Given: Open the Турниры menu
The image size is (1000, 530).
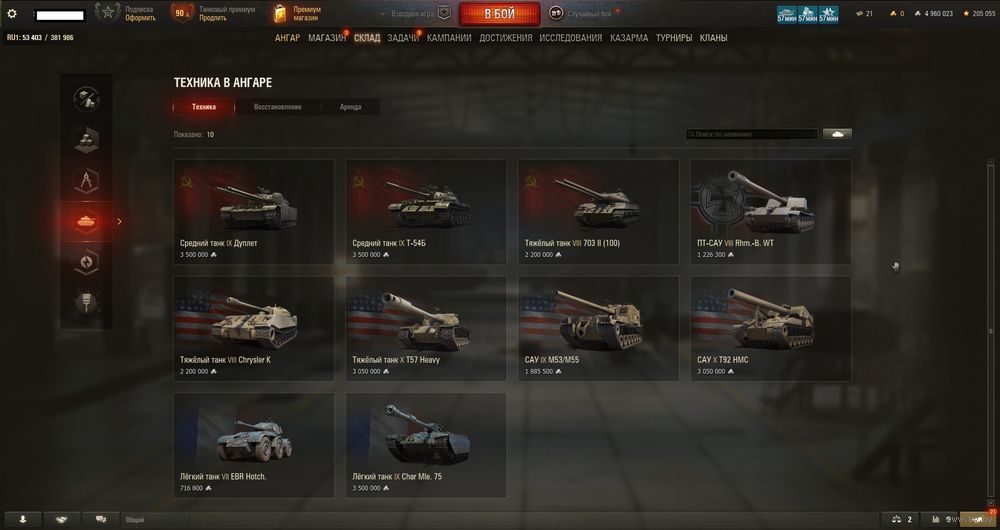Looking at the screenshot, I should pos(673,38).
